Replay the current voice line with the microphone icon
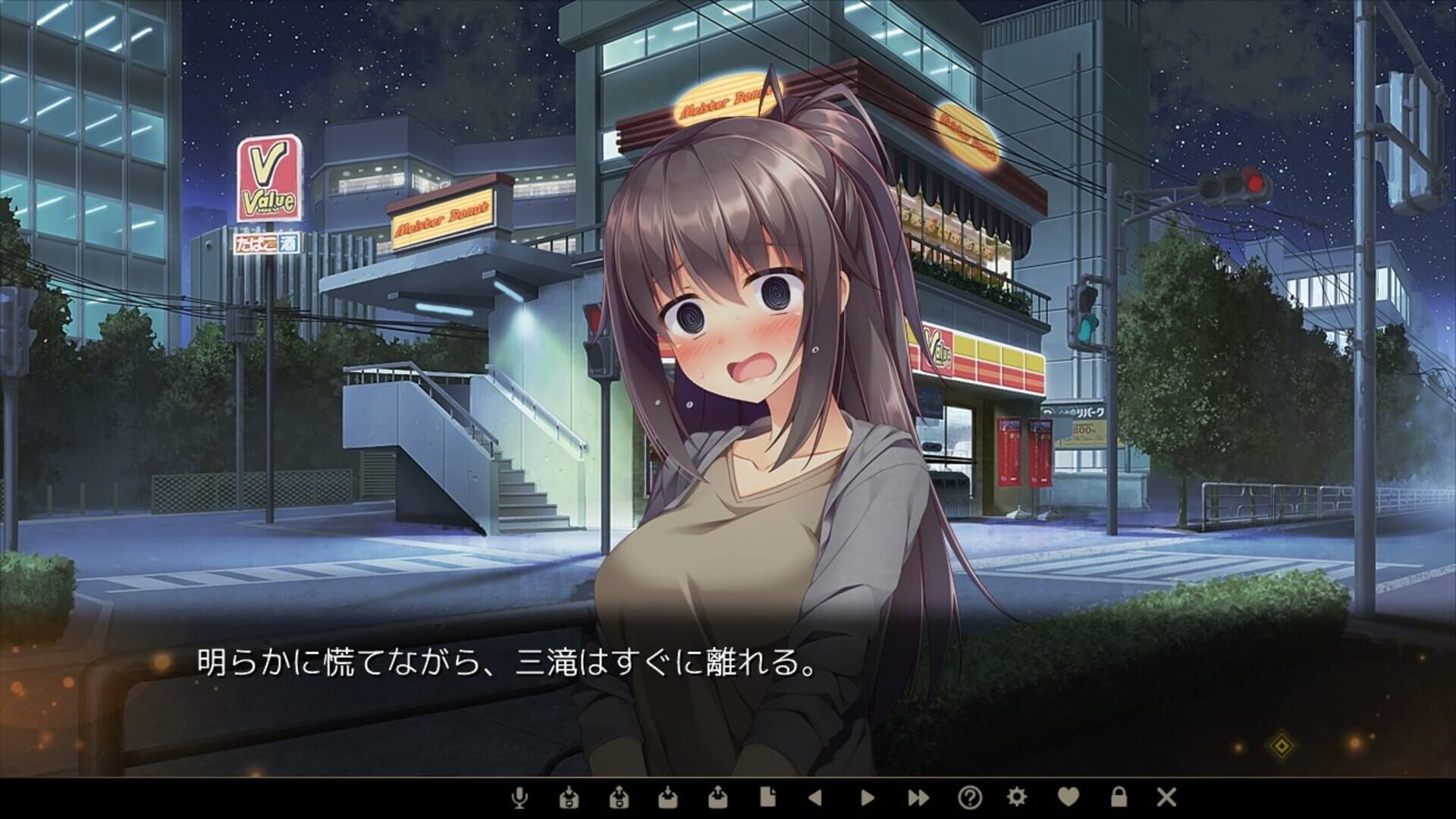 pos(519,796)
